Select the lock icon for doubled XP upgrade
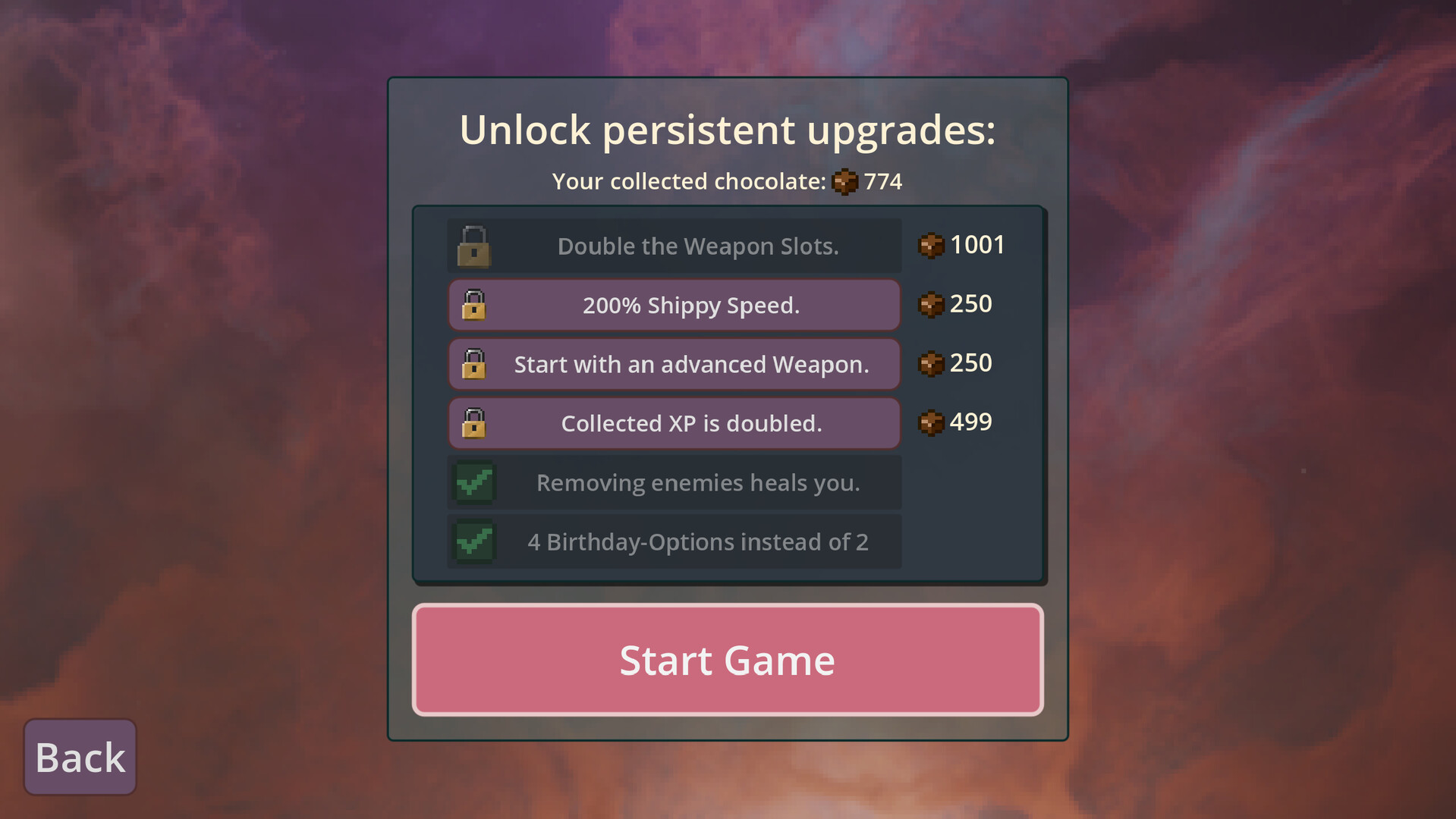The width and height of the screenshot is (1456, 819). click(473, 423)
